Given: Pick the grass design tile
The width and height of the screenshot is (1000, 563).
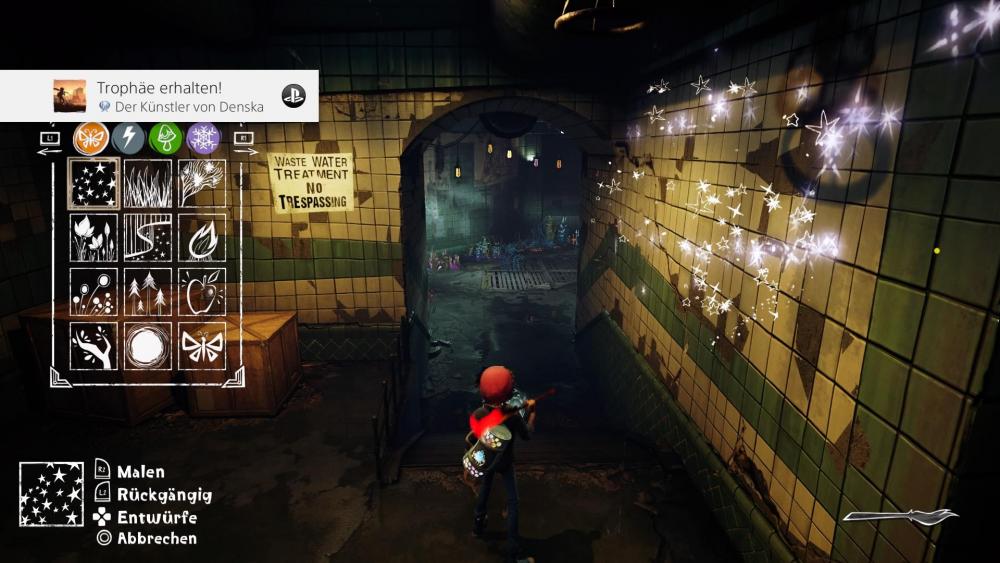Looking at the screenshot, I should 148,184.
